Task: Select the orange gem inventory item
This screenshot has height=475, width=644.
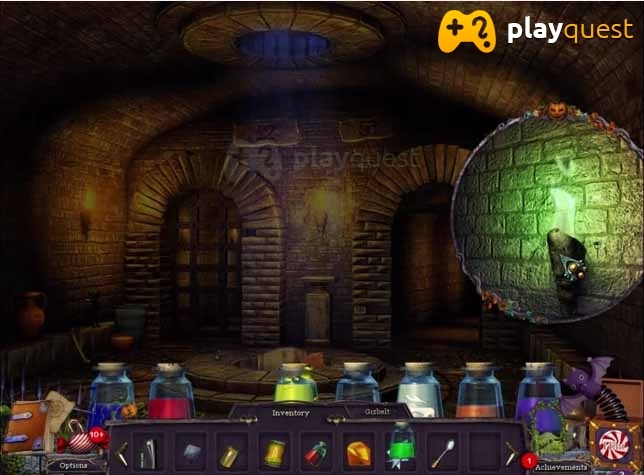Action: (x=358, y=452)
